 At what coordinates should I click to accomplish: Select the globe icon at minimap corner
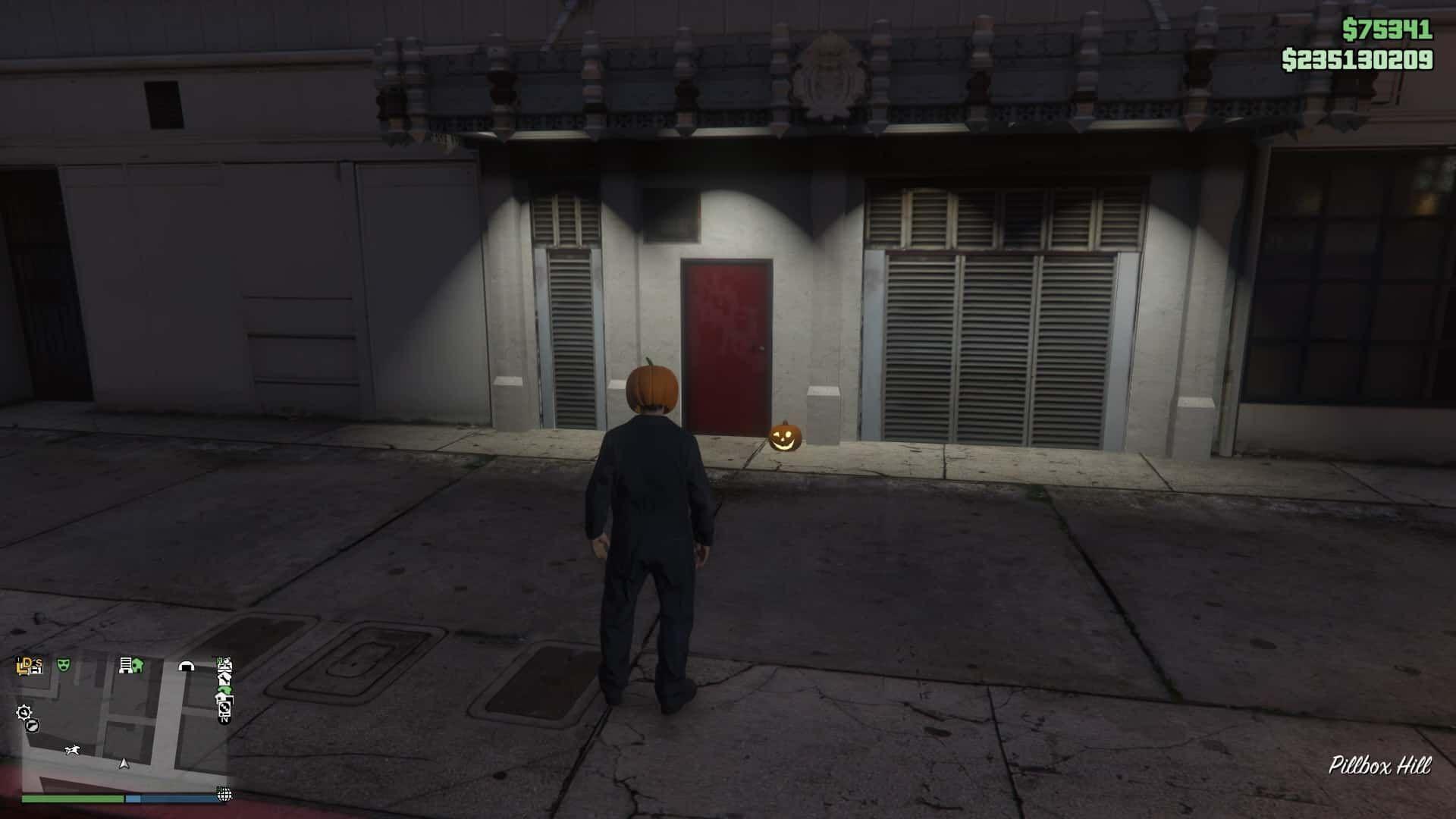coord(224,794)
